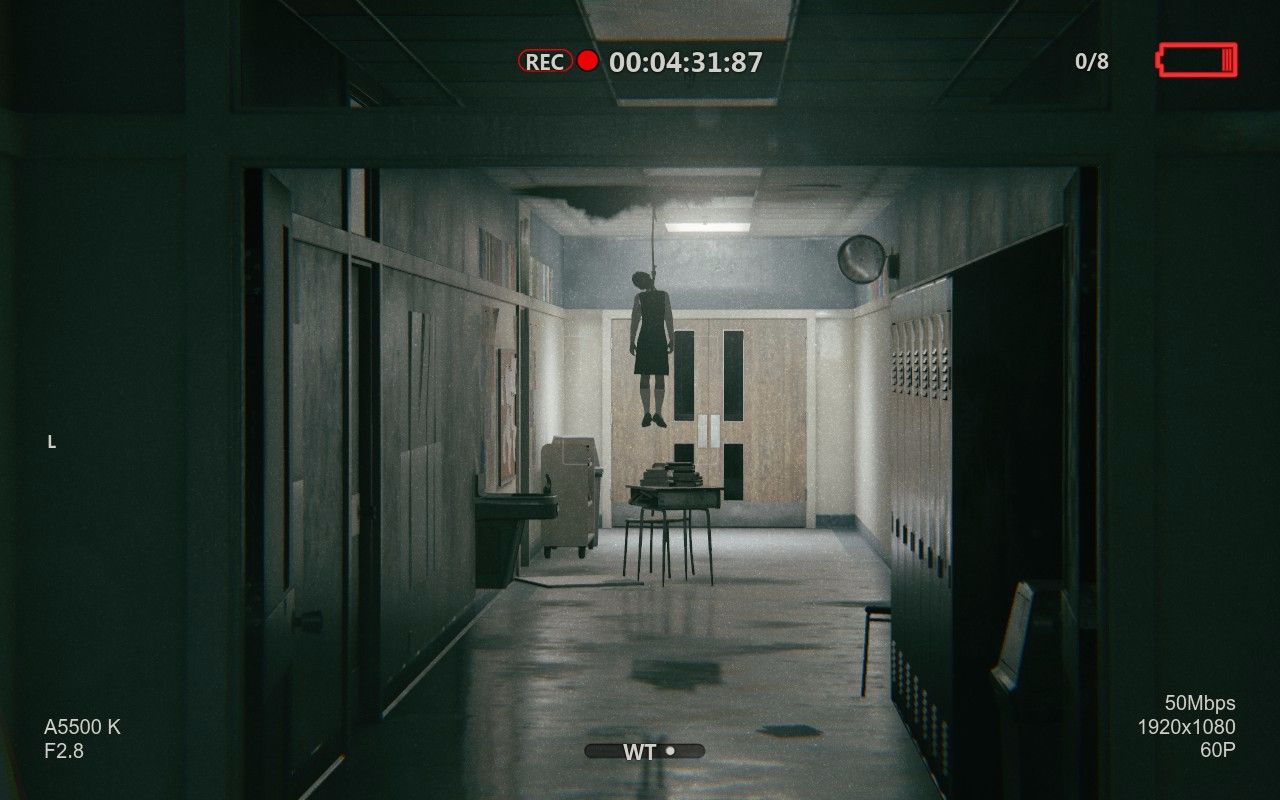The image size is (1280, 800).
Task: Click the red recording dot
Action: [x=587, y=59]
